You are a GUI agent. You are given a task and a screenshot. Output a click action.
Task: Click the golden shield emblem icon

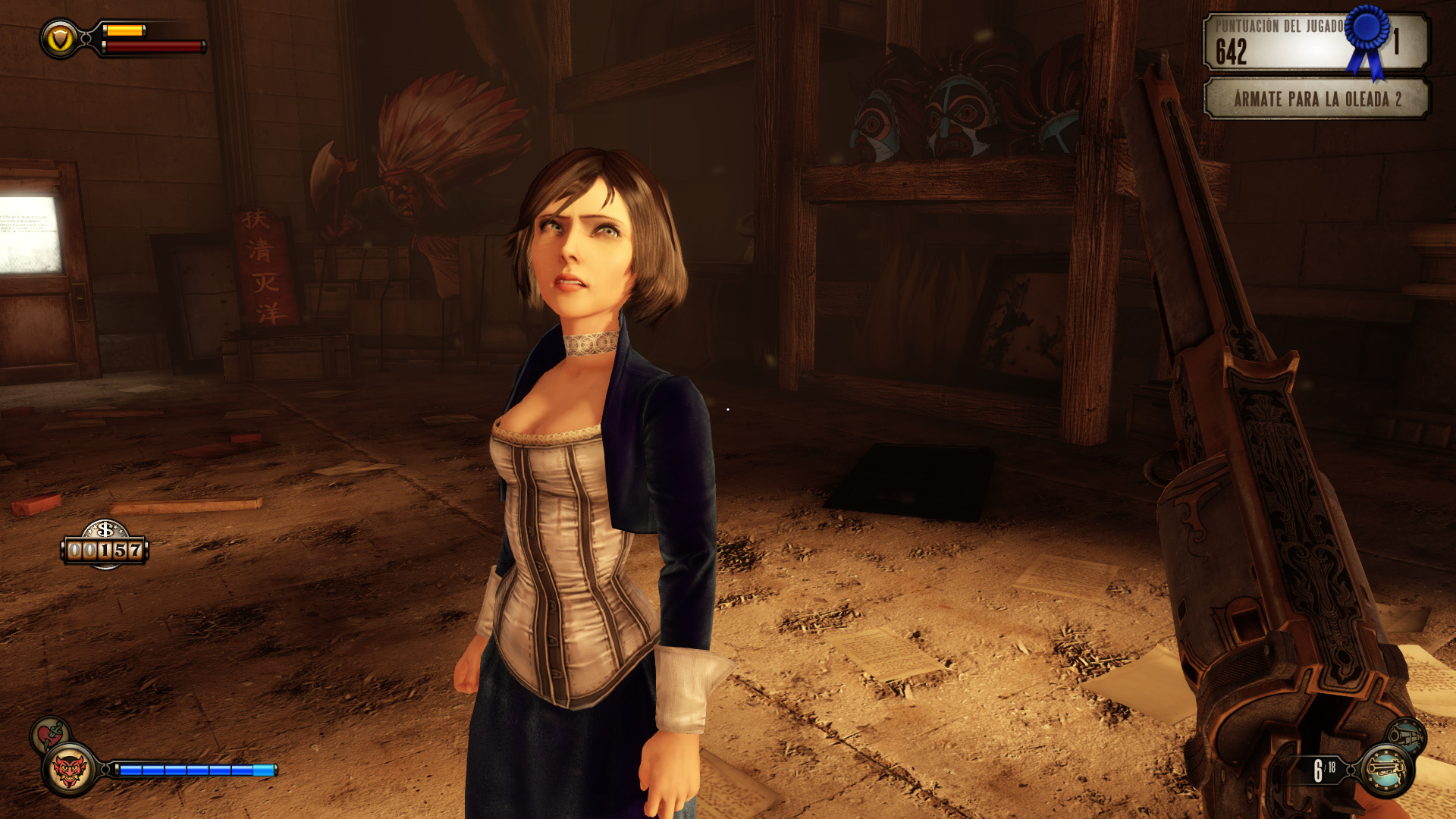pos(59,39)
